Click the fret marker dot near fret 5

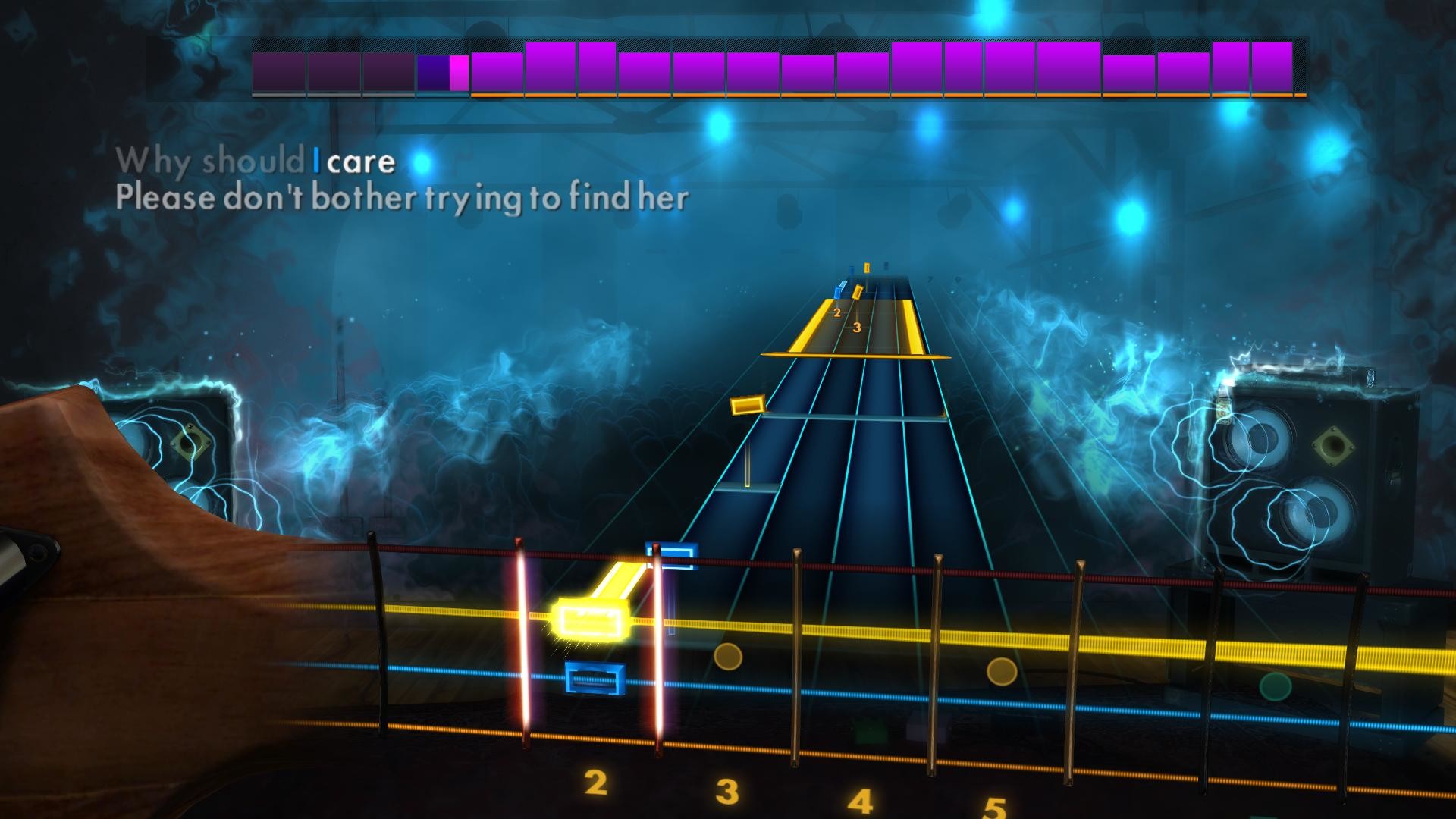click(x=1001, y=671)
